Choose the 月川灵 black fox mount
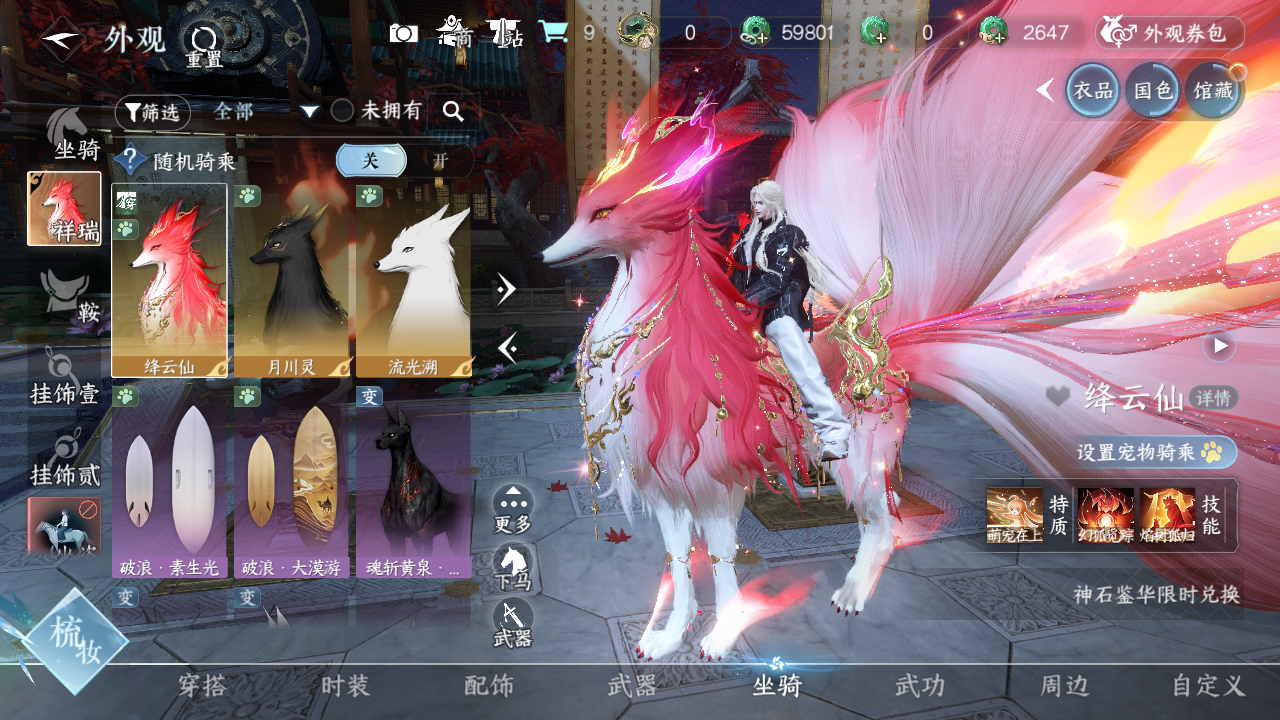This screenshot has height=720, width=1280. 292,280
